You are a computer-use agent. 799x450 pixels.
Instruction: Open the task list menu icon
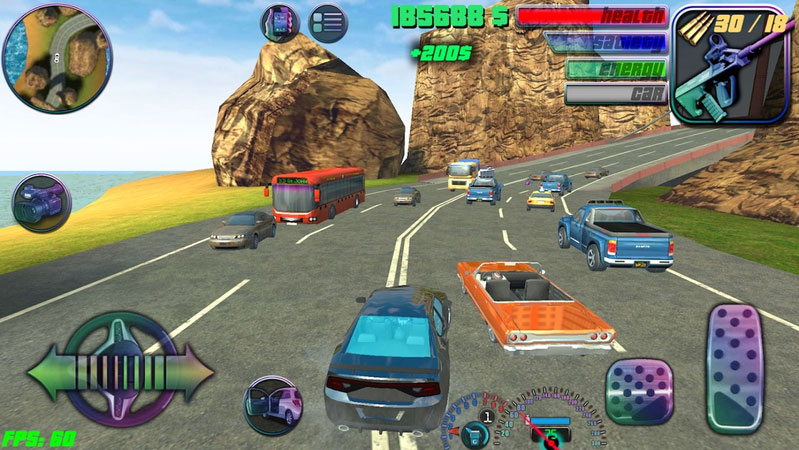[327, 22]
